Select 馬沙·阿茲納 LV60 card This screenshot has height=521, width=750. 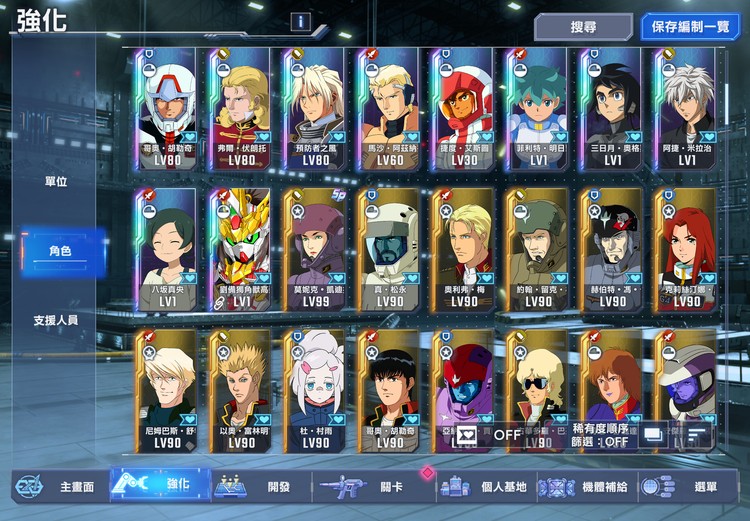coord(390,110)
